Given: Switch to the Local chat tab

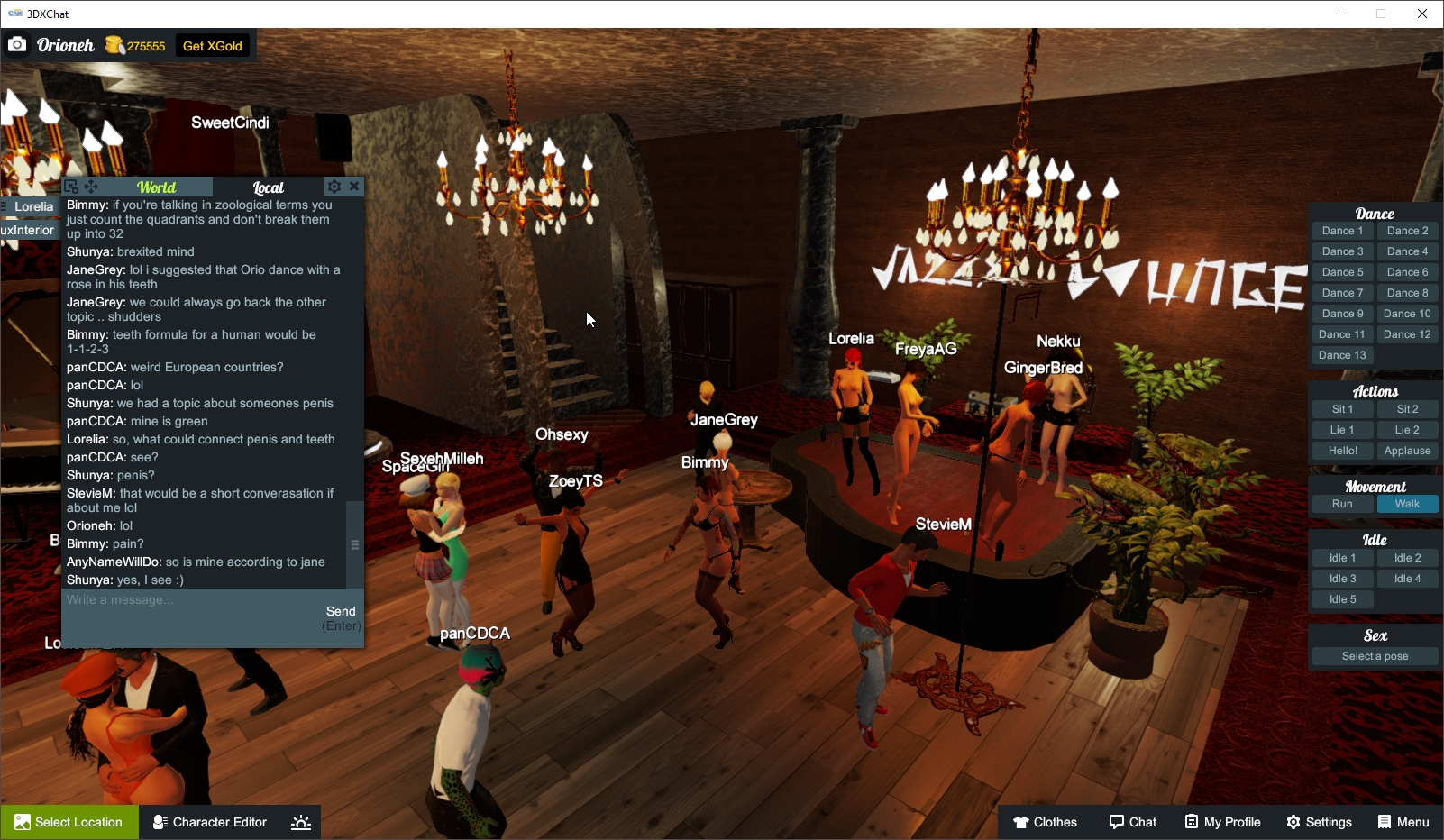Looking at the screenshot, I should (268, 187).
